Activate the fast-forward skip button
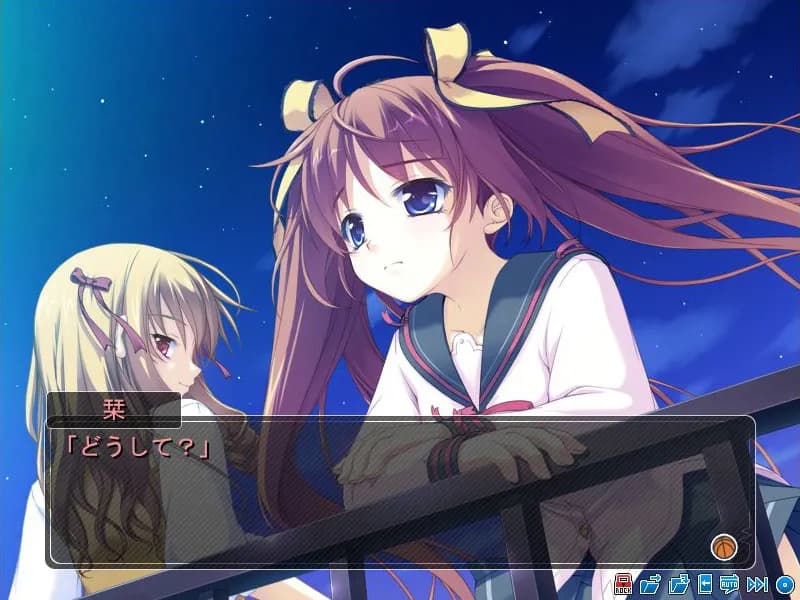 [x=757, y=584]
